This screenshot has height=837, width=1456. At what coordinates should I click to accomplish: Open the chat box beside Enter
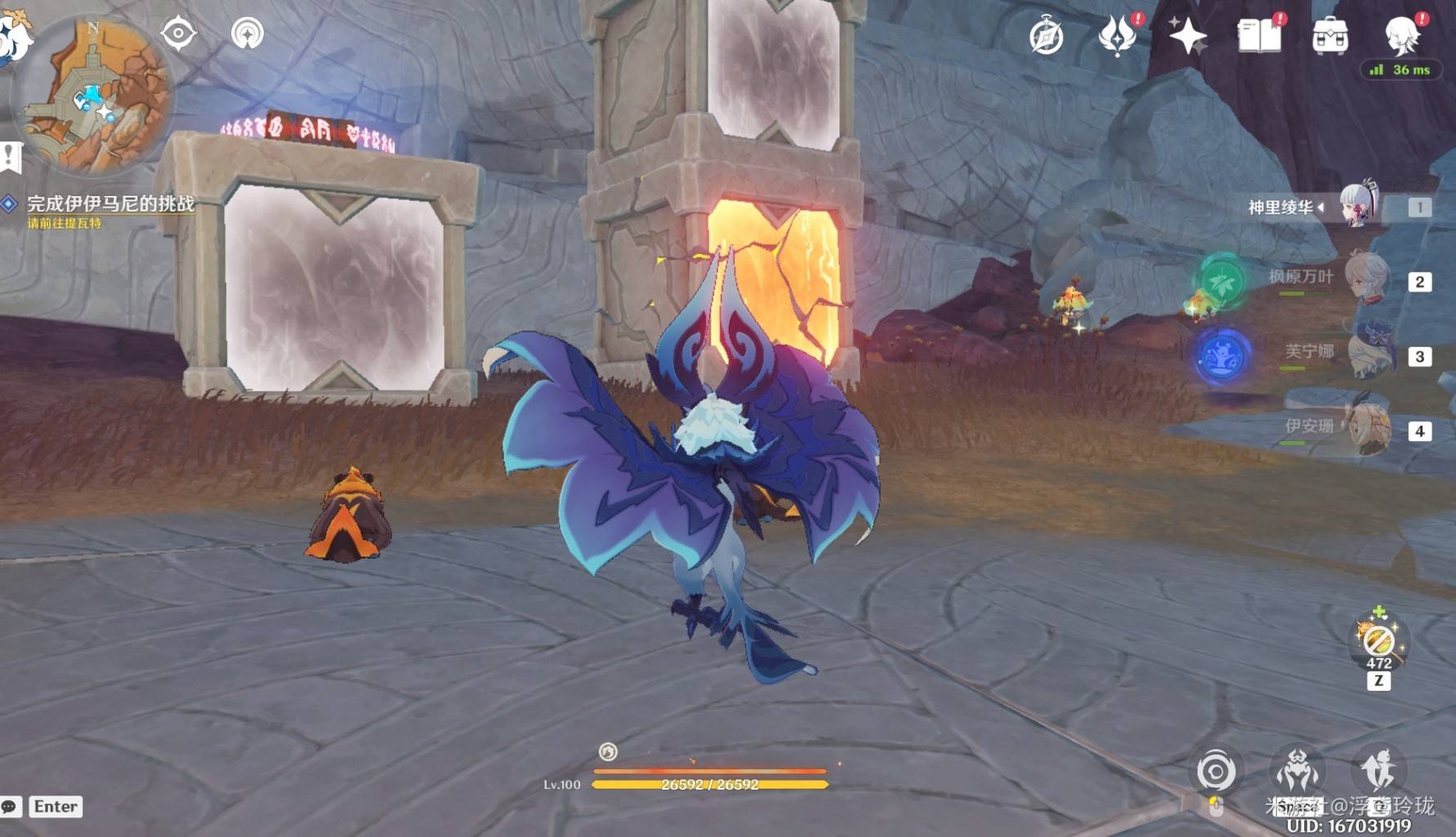click(11, 807)
